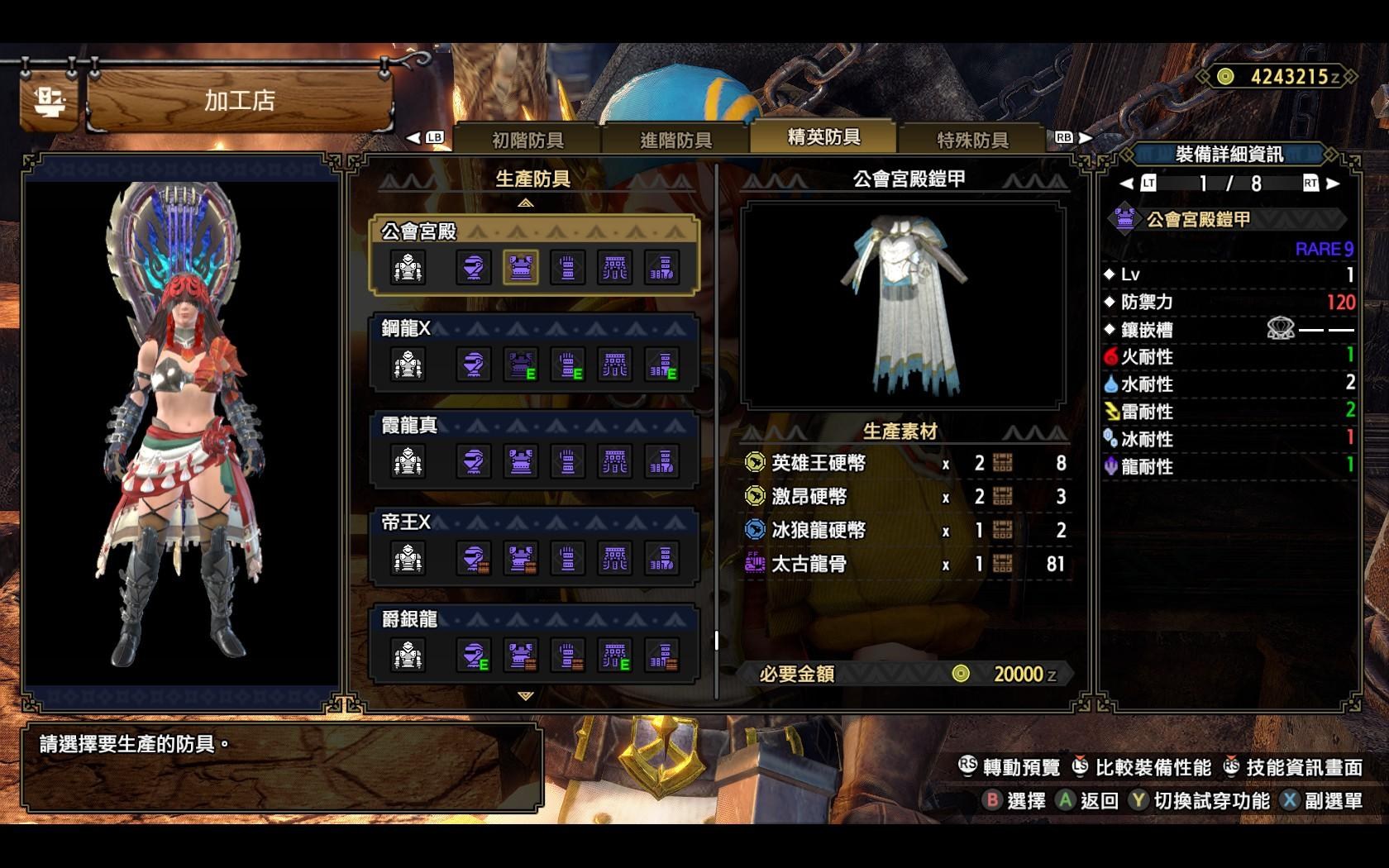This screenshot has height=868, width=1389.
Task: Select the waist armor icon in the 帝王X set
Action: 615,558
